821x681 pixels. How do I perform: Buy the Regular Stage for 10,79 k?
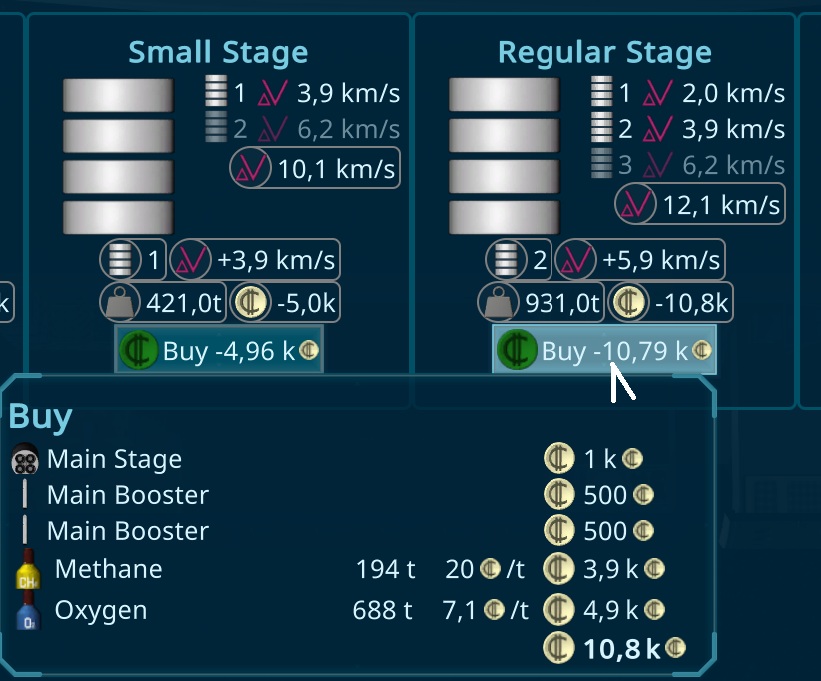point(604,350)
